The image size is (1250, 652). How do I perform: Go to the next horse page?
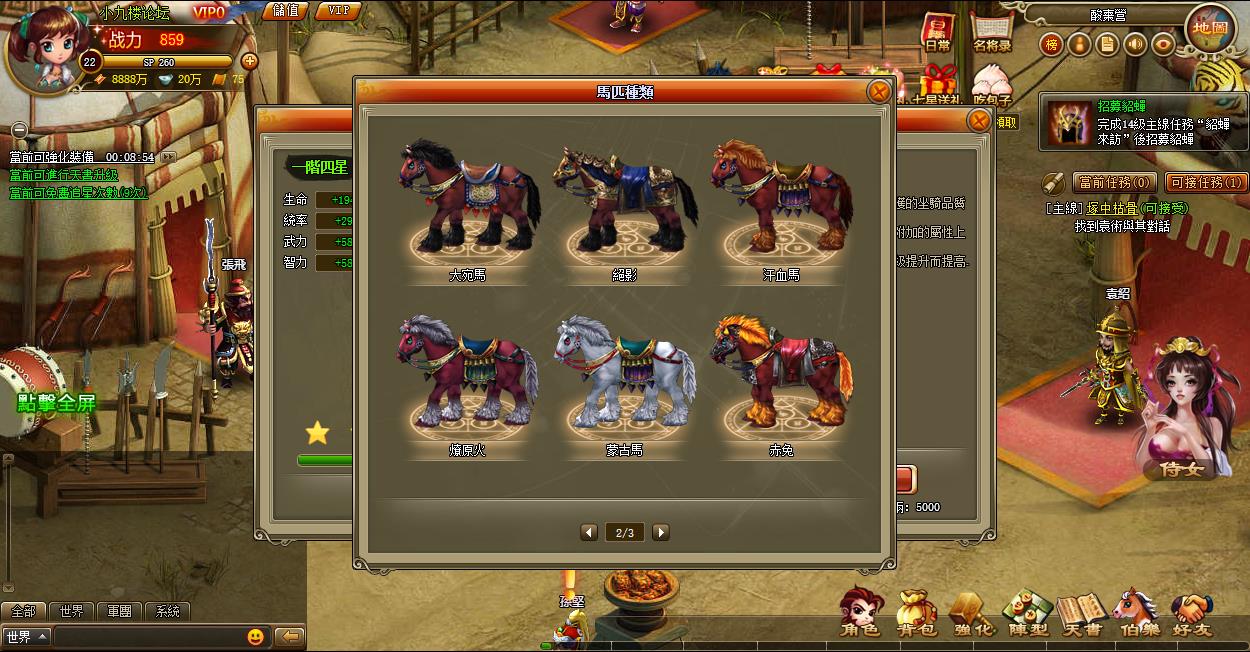point(661,532)
